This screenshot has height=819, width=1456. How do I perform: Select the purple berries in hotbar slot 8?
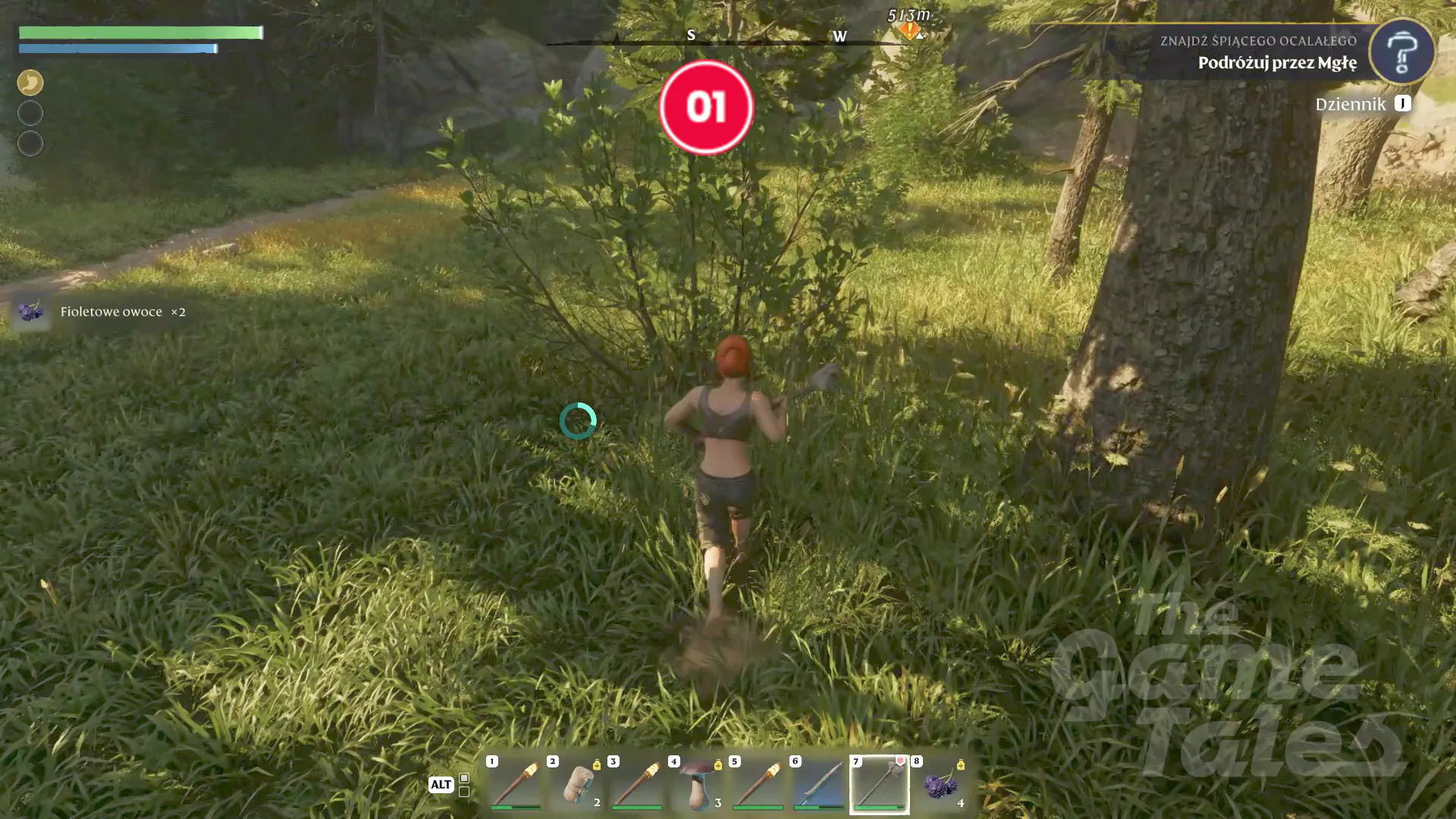coord(940,784)
